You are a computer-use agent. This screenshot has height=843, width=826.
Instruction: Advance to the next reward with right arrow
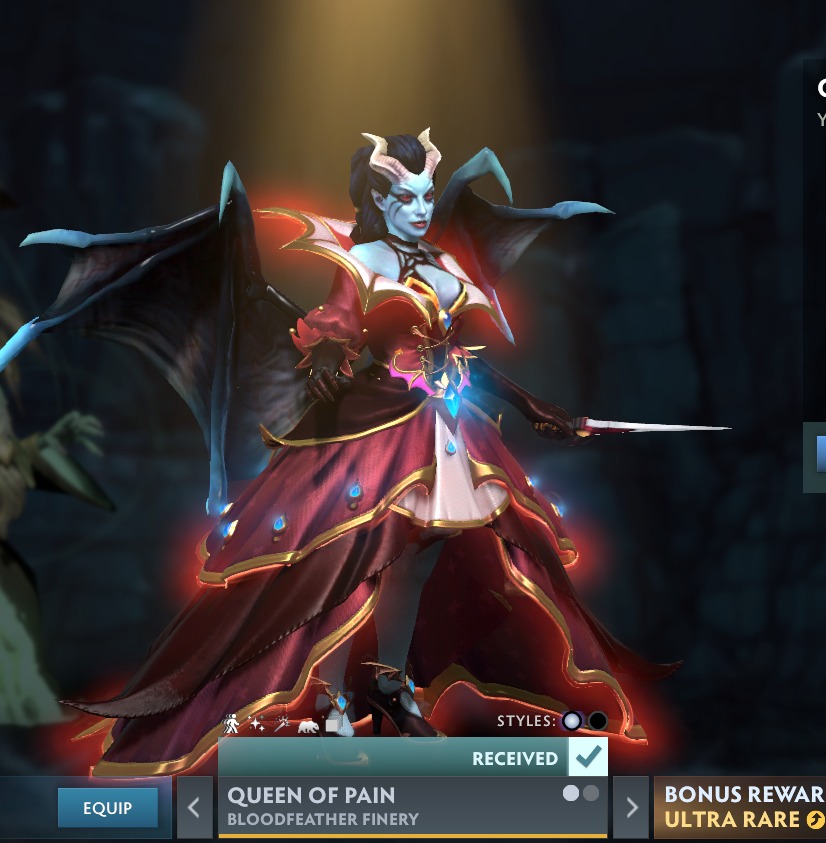pyautogui.click(x=630, y=807)
